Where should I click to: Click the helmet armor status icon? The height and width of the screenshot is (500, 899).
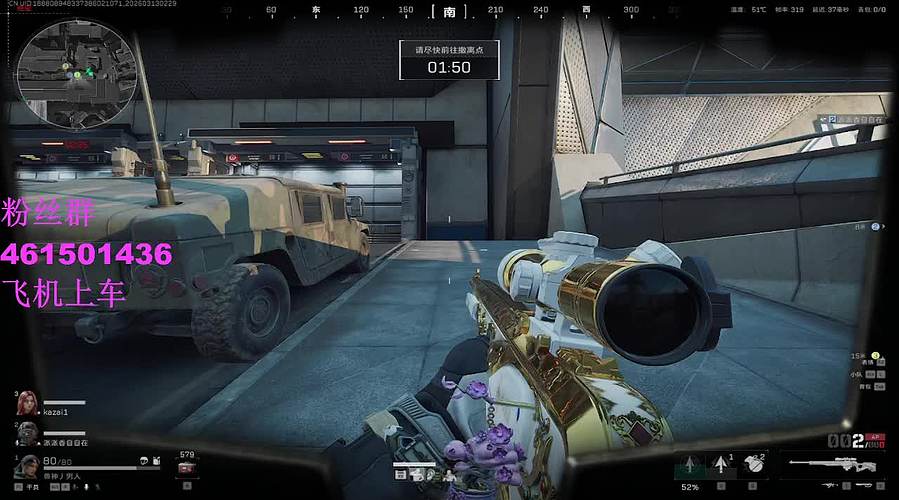[x=145, y=461]
